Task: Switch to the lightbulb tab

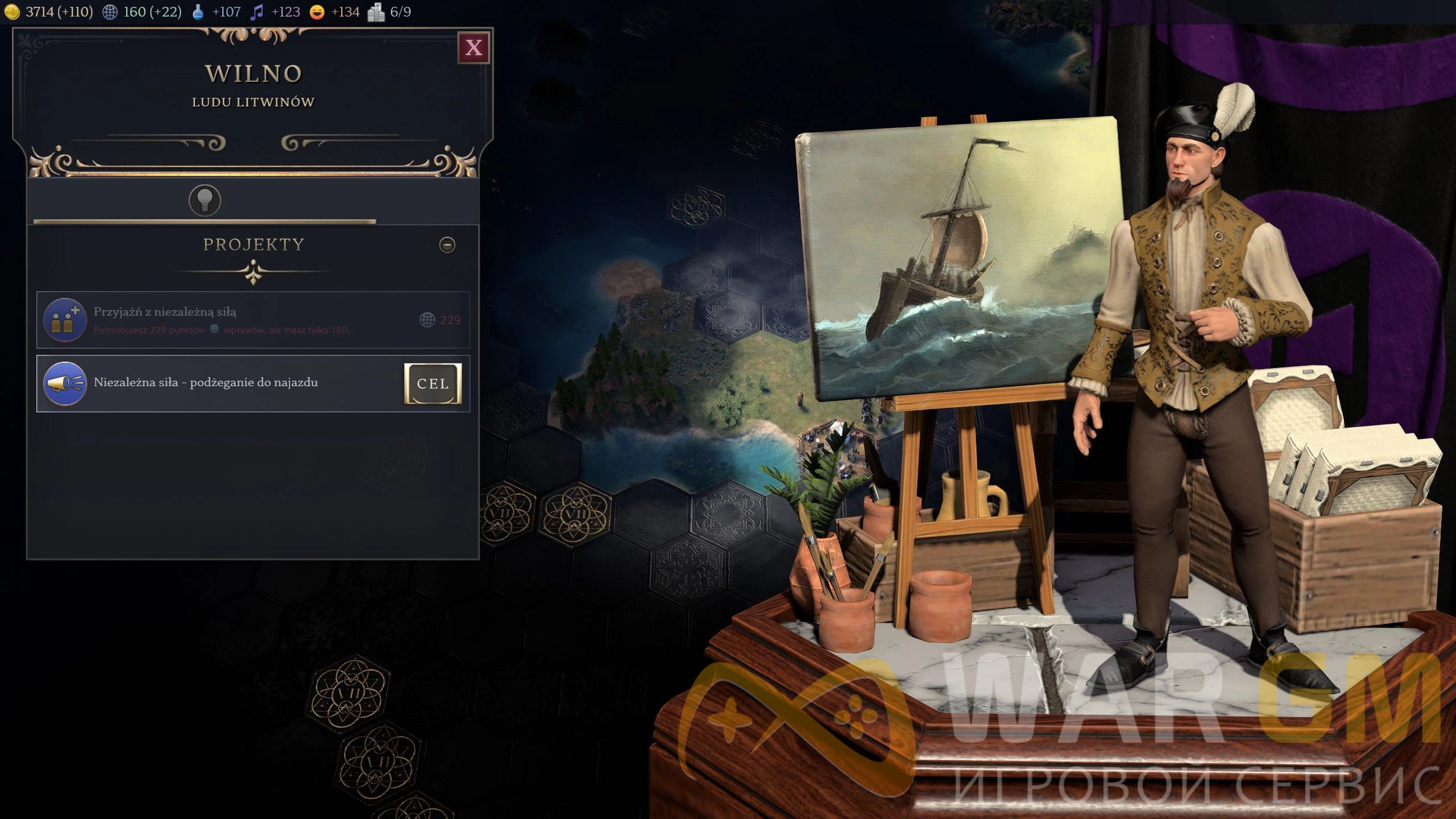Action: [205, 200]
